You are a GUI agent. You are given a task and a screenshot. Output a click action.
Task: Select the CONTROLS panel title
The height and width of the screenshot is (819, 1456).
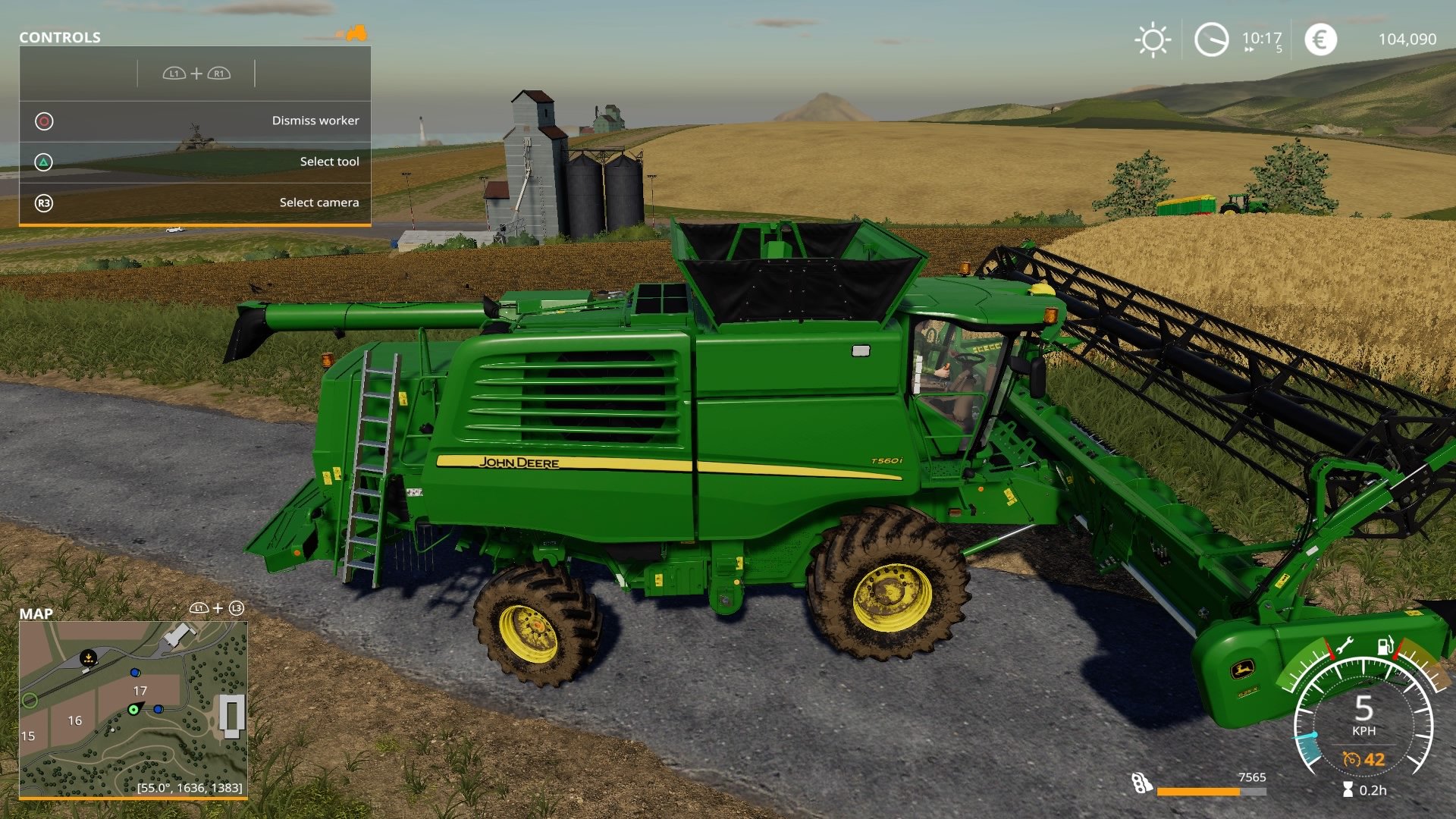point(58,37)
